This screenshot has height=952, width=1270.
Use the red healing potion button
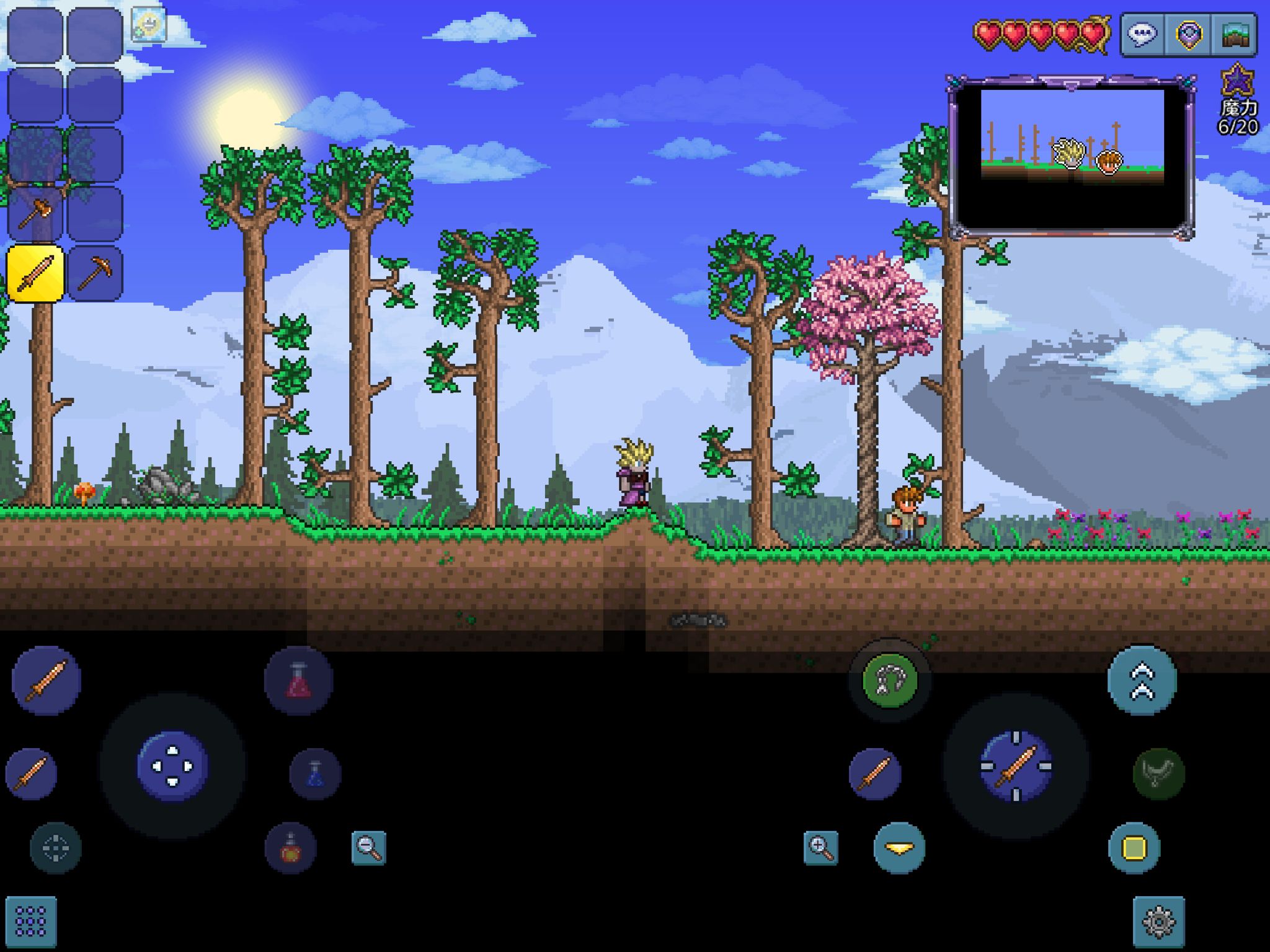(298, 681)
